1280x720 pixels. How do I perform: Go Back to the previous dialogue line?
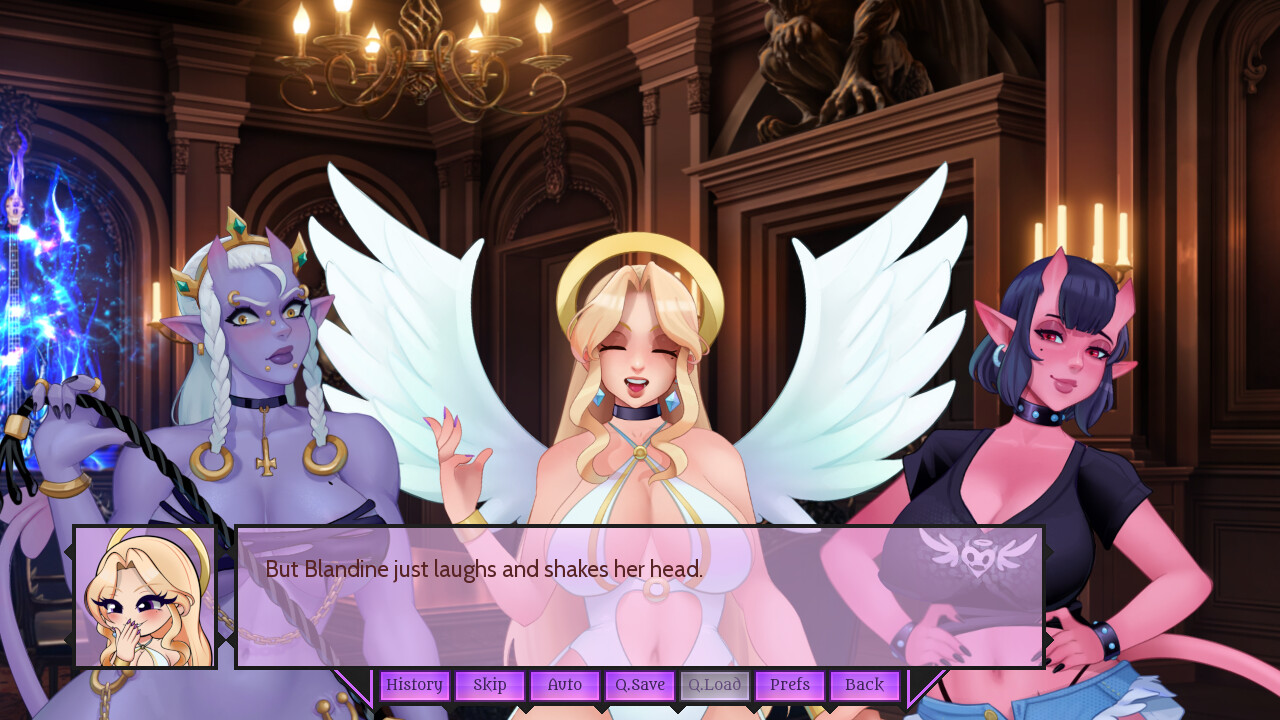(864, 685)
